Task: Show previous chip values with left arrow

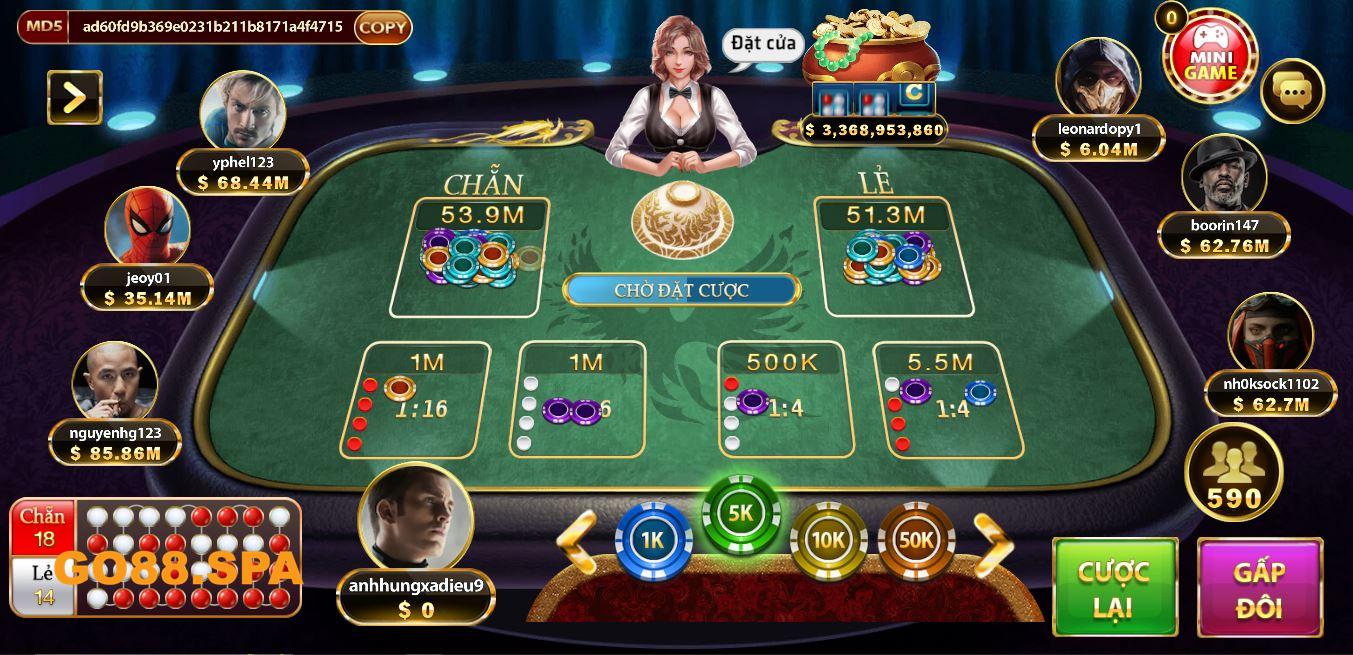Action: click(577, 543)
